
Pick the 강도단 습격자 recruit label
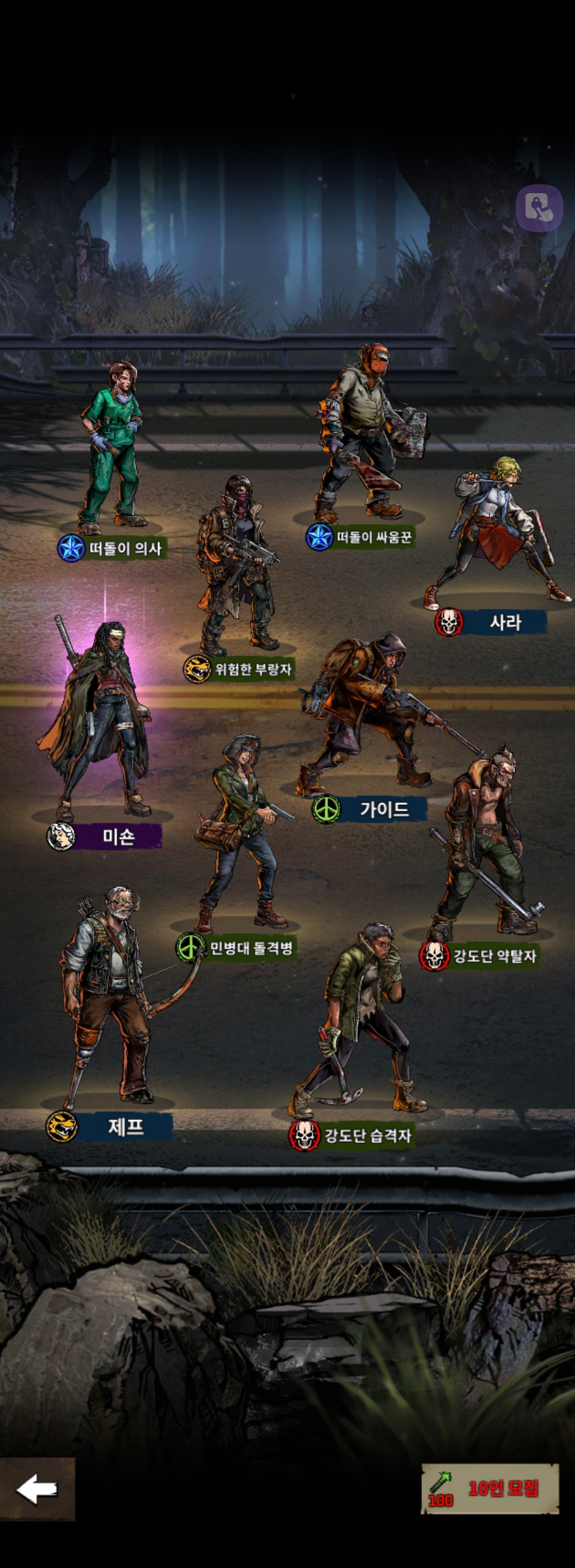pos(367,1136)
